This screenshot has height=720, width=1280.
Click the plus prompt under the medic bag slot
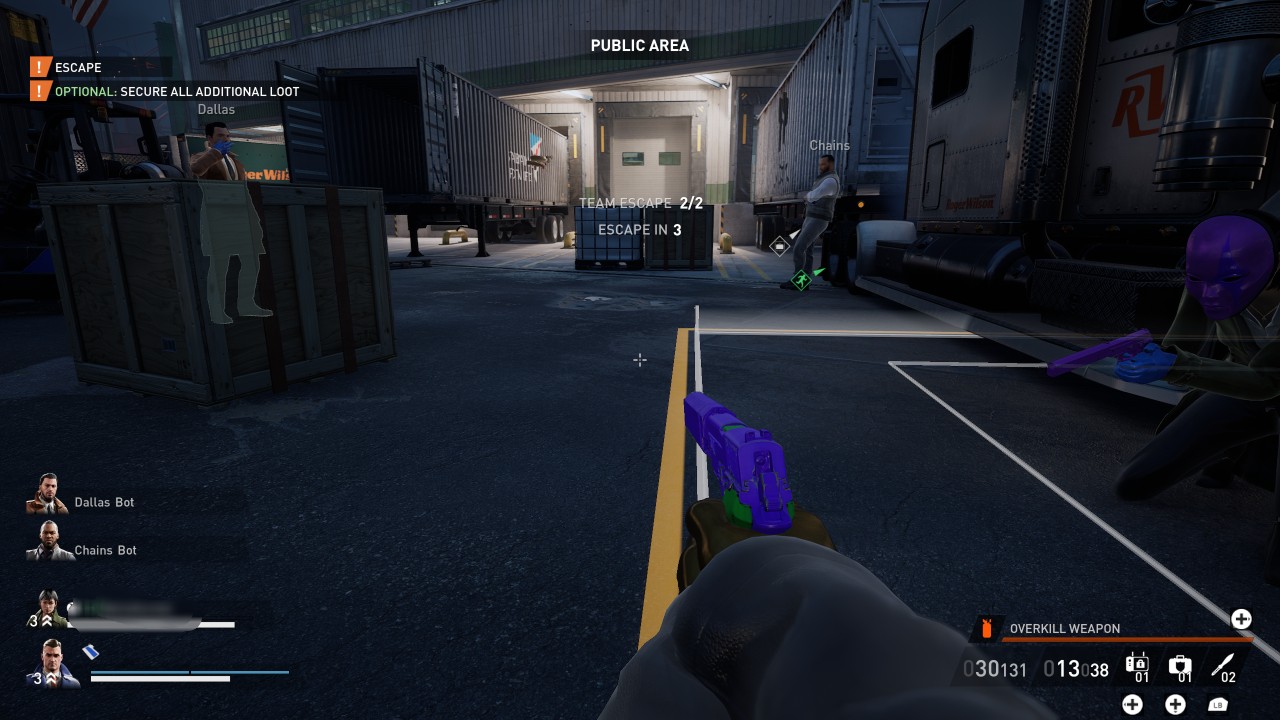click(x=1175, y=704)
